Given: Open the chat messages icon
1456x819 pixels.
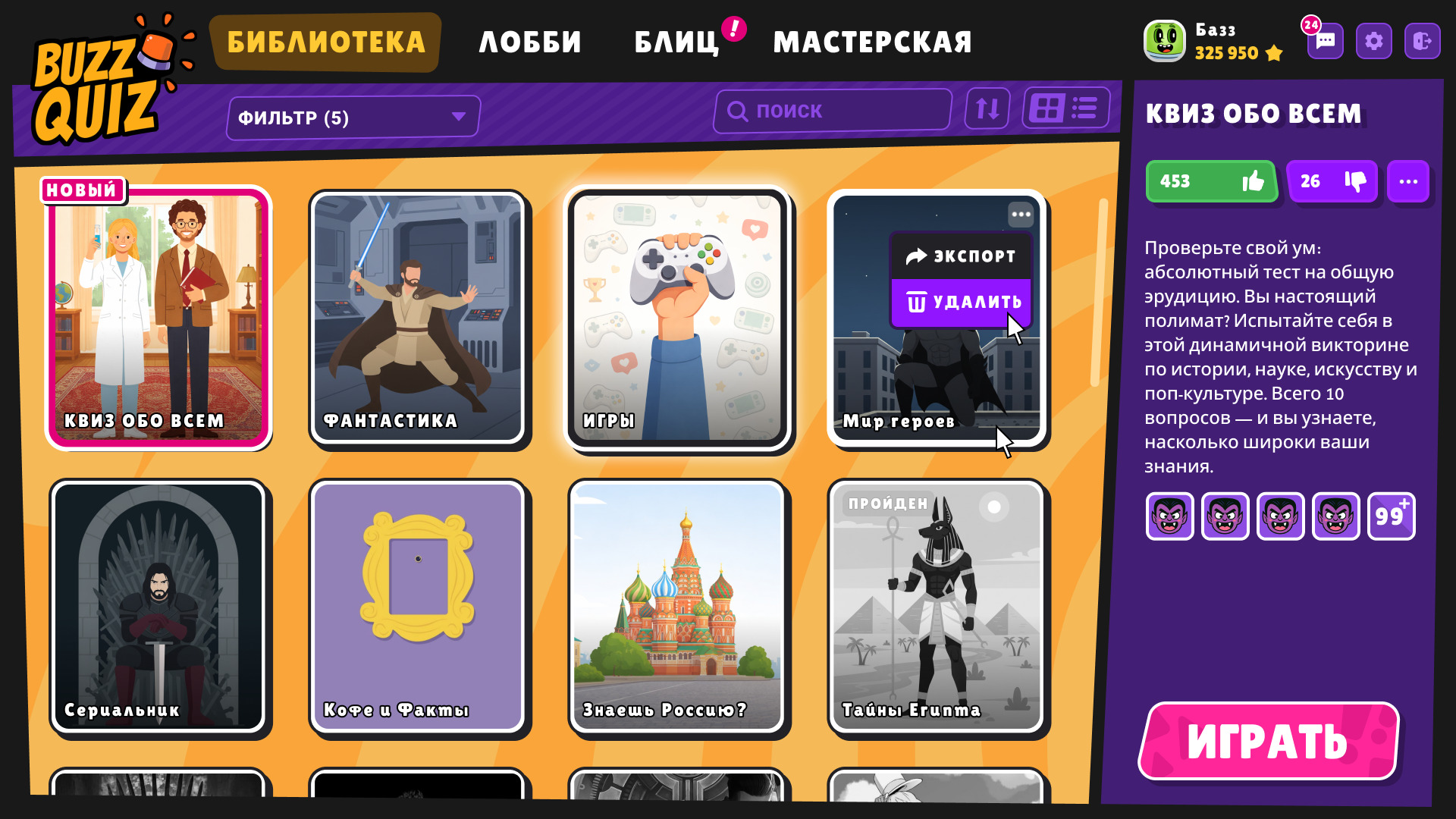Looking at the screenshot, I should tap(1325, 41).
